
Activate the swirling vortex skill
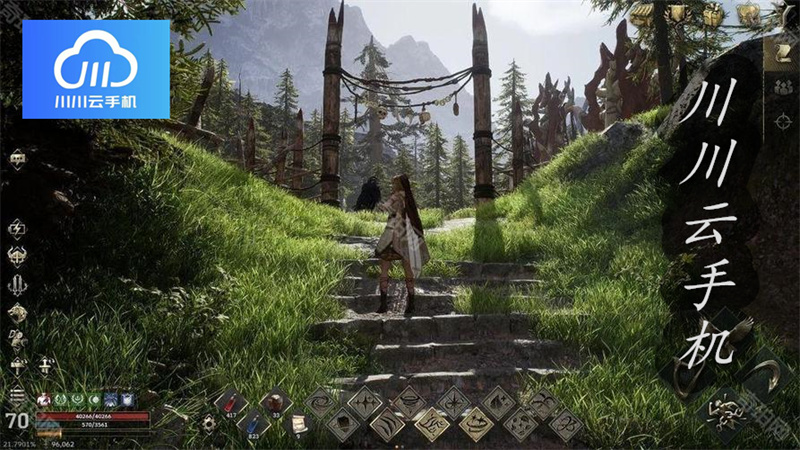321,404
